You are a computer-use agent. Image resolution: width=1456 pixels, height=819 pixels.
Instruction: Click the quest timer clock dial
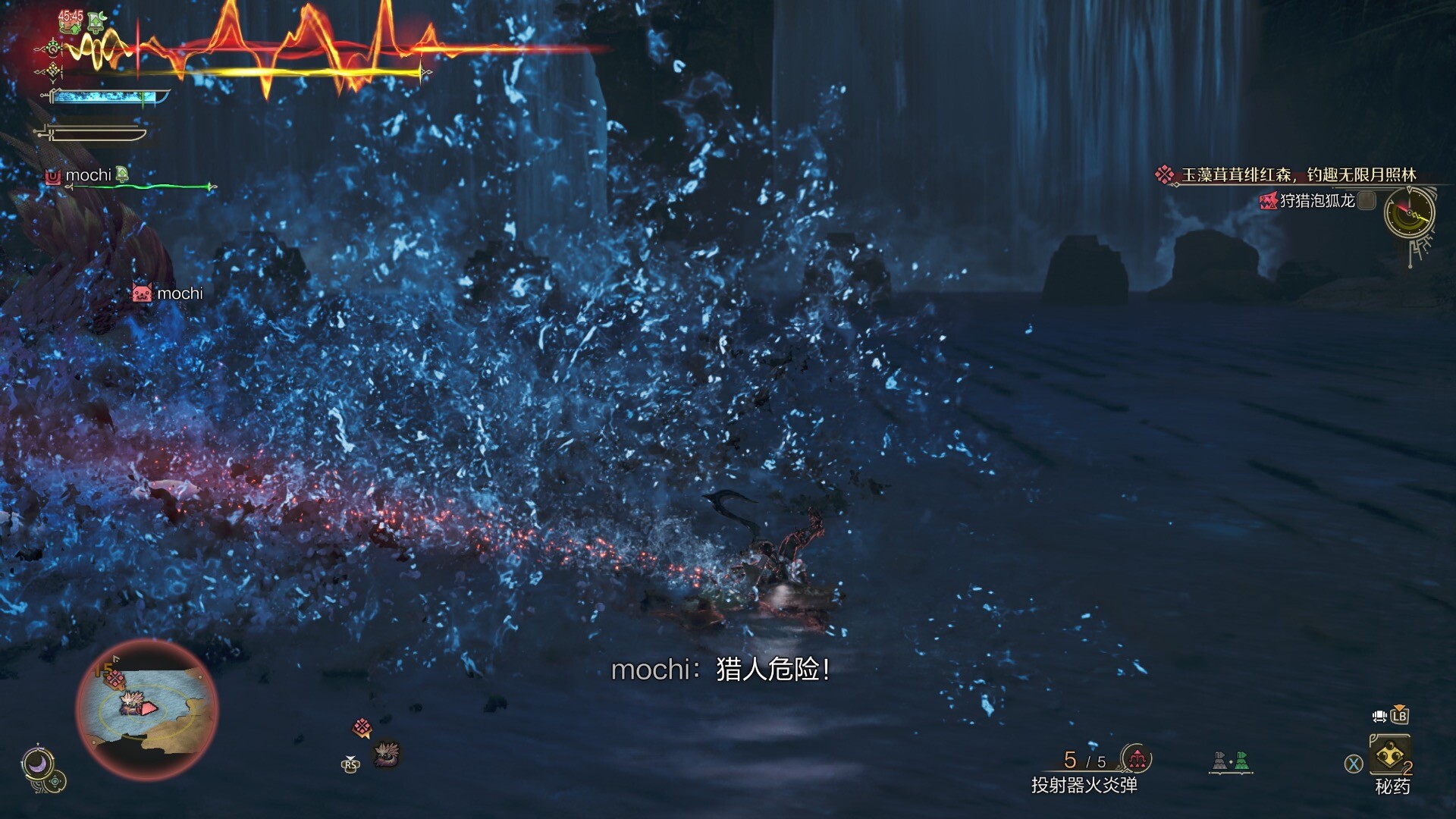1409,214
